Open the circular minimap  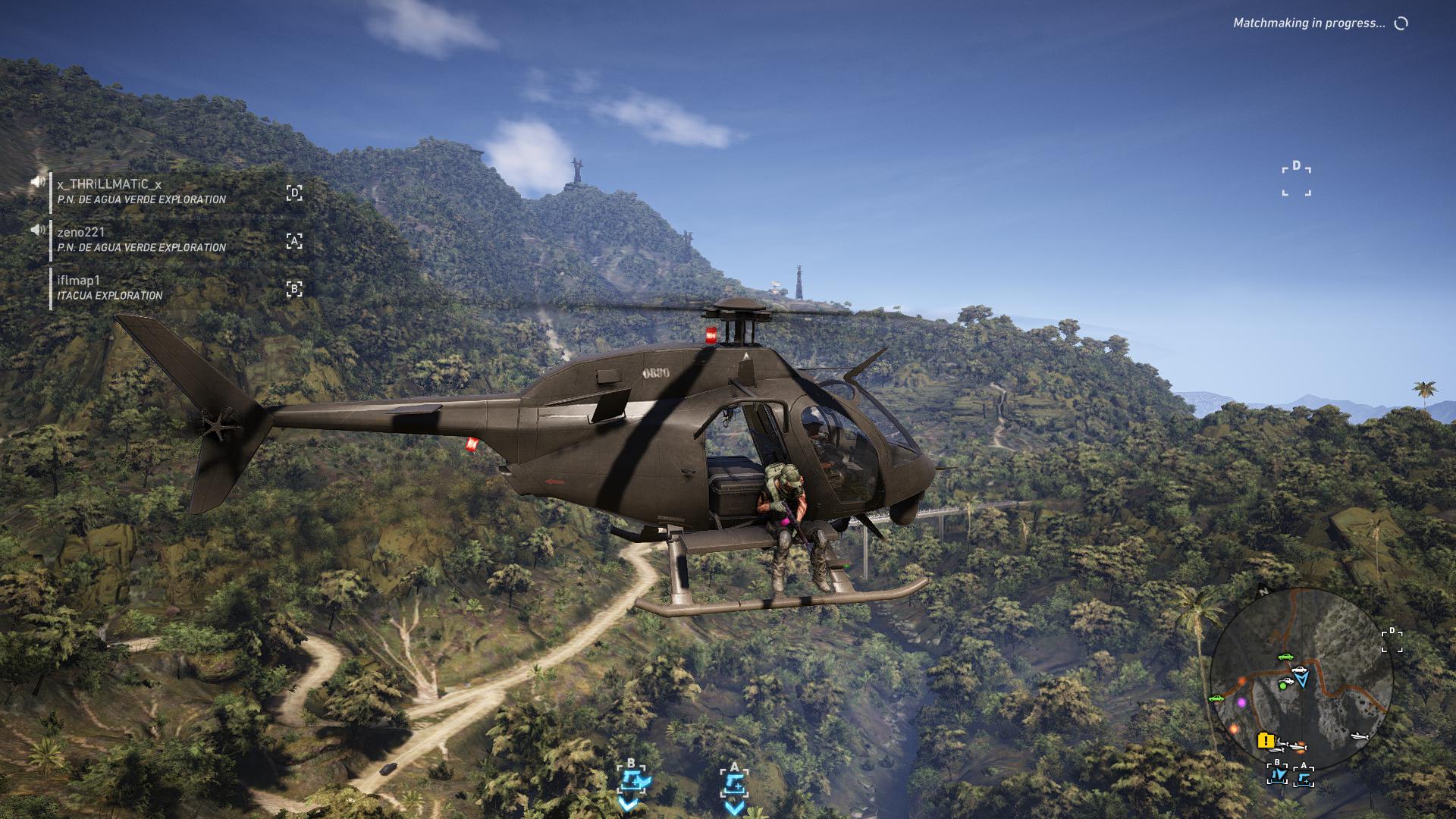[1301, 679]
